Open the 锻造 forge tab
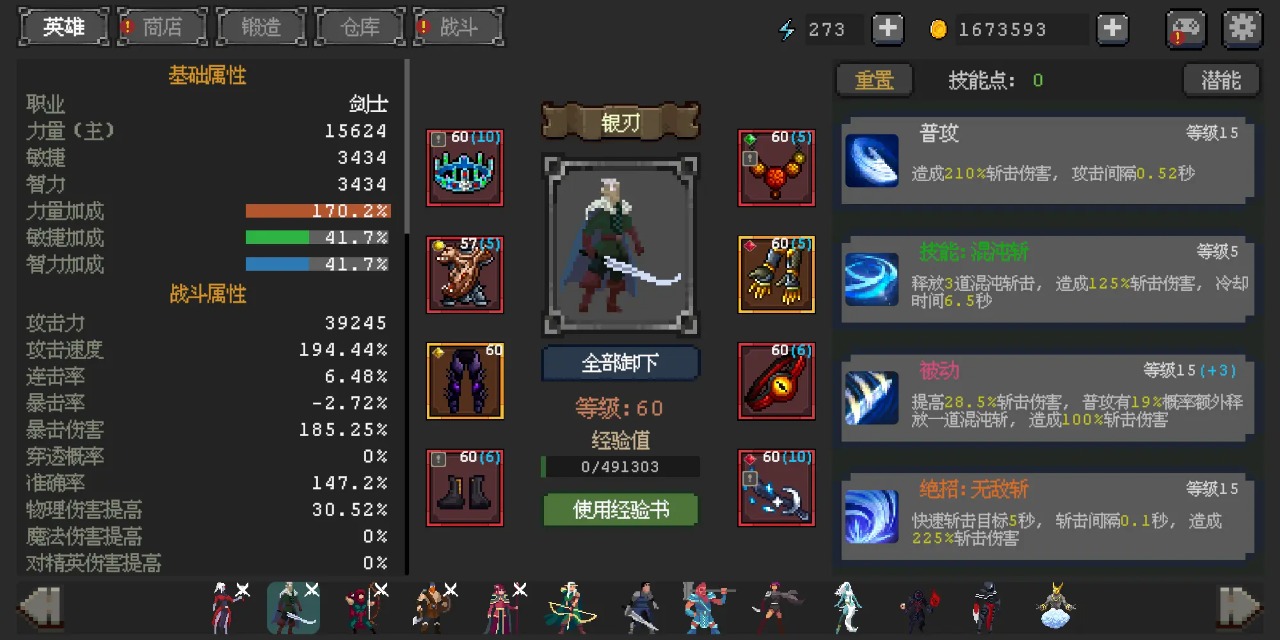1280x640 pixels. (261, 27)
